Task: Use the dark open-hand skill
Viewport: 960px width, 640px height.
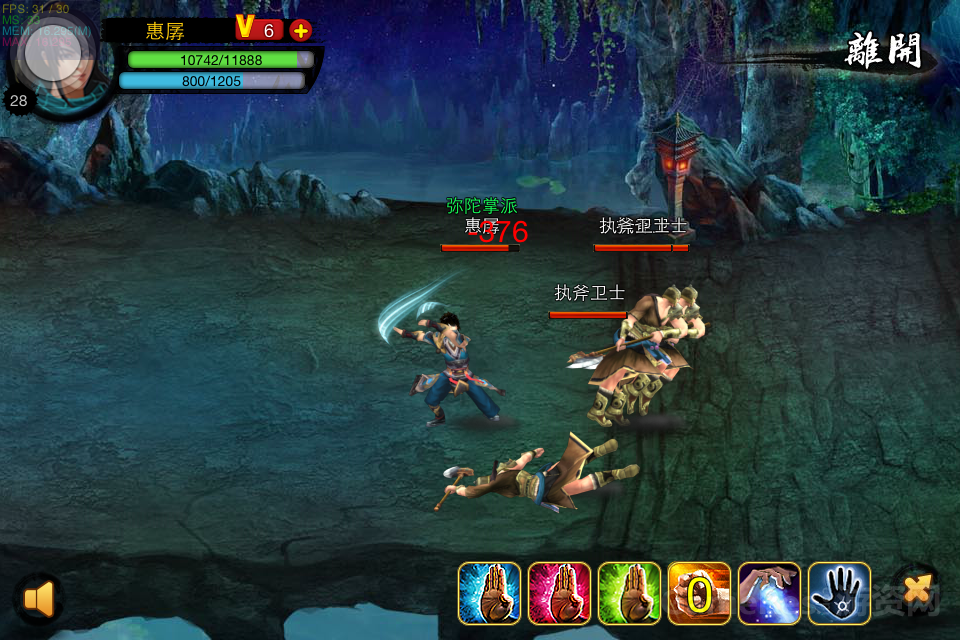Action: click(x=839, y=594)
